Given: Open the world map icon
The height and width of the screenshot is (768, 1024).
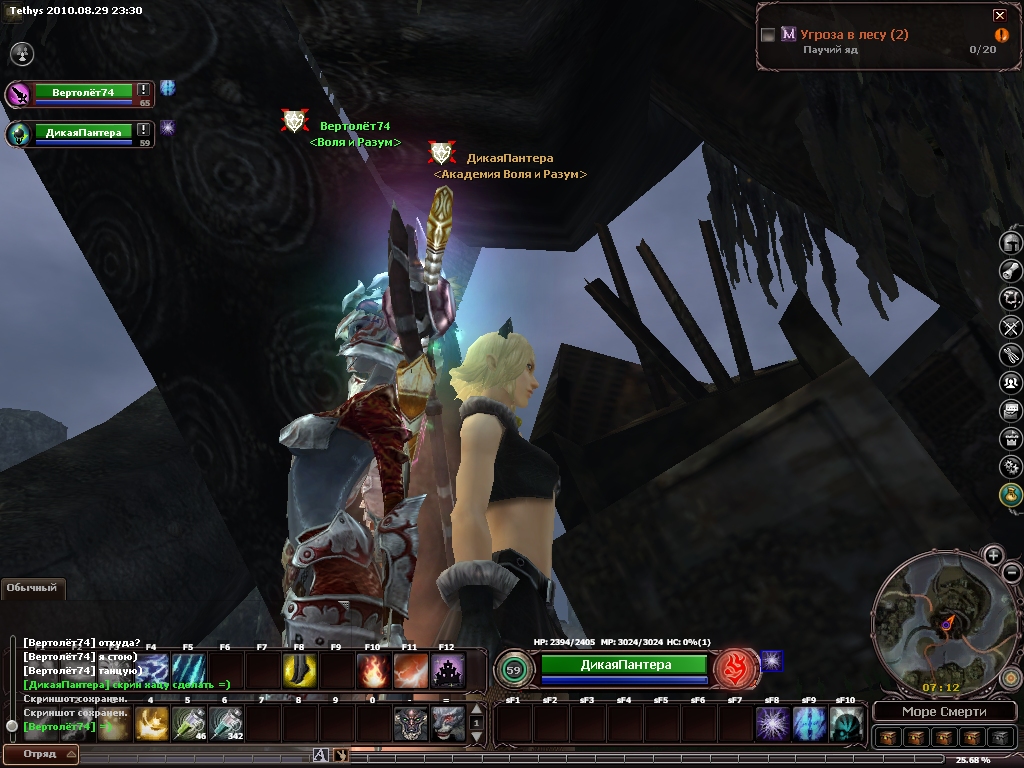Looking at the screenshot, I should click(1011, 298).
